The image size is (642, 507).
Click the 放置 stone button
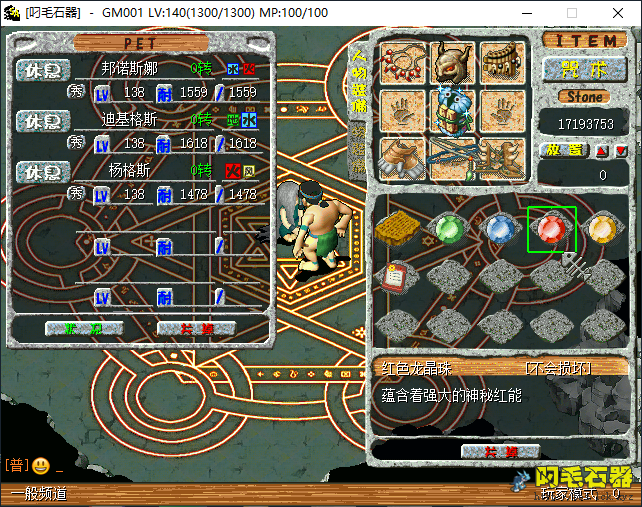click(x=565, y=150)
